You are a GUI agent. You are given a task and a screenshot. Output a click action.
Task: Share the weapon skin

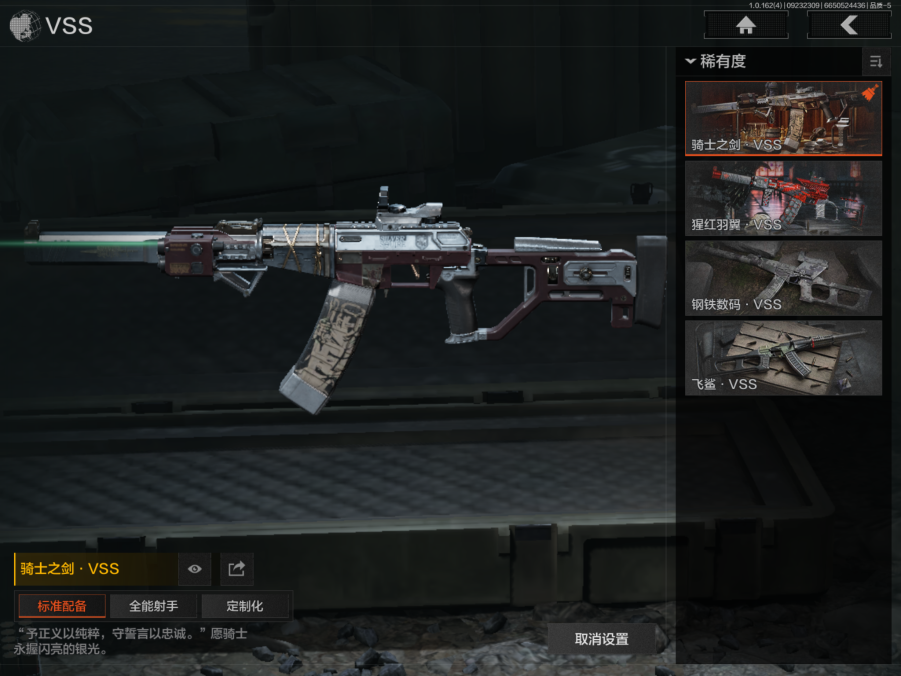[237, 569]
